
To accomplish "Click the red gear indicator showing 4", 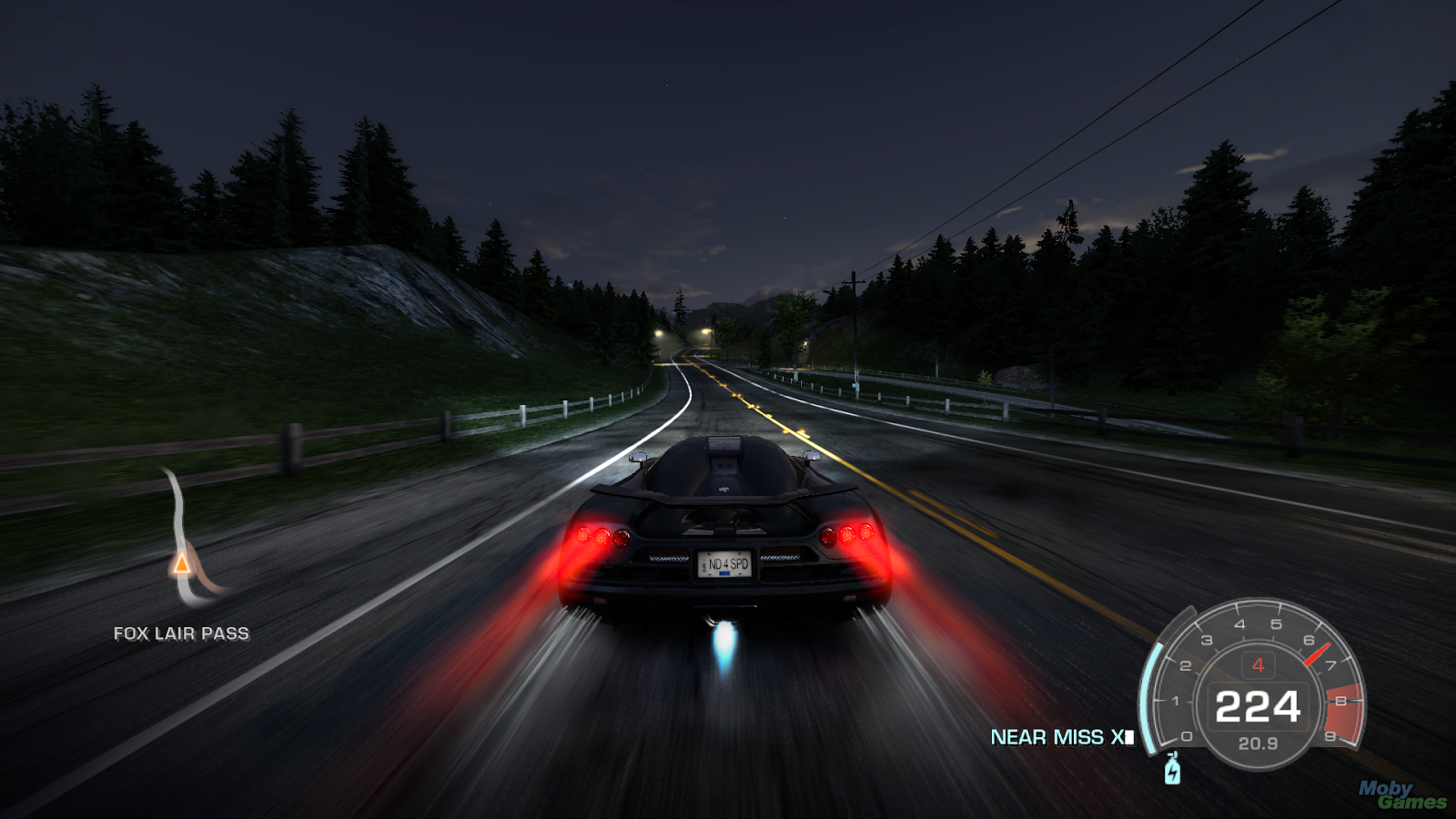I will 1259,665.
